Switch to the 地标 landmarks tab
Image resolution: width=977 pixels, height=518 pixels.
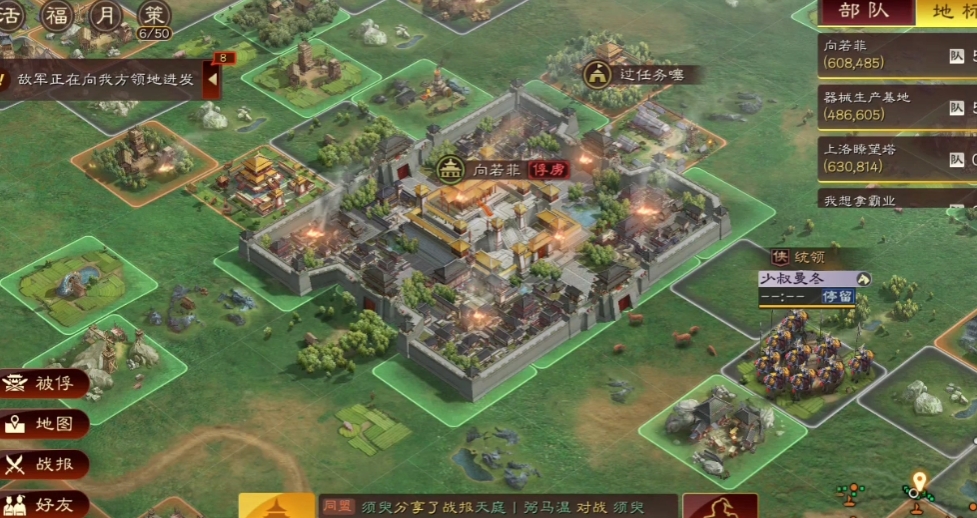pyautogui.click(x=947, y=12)
